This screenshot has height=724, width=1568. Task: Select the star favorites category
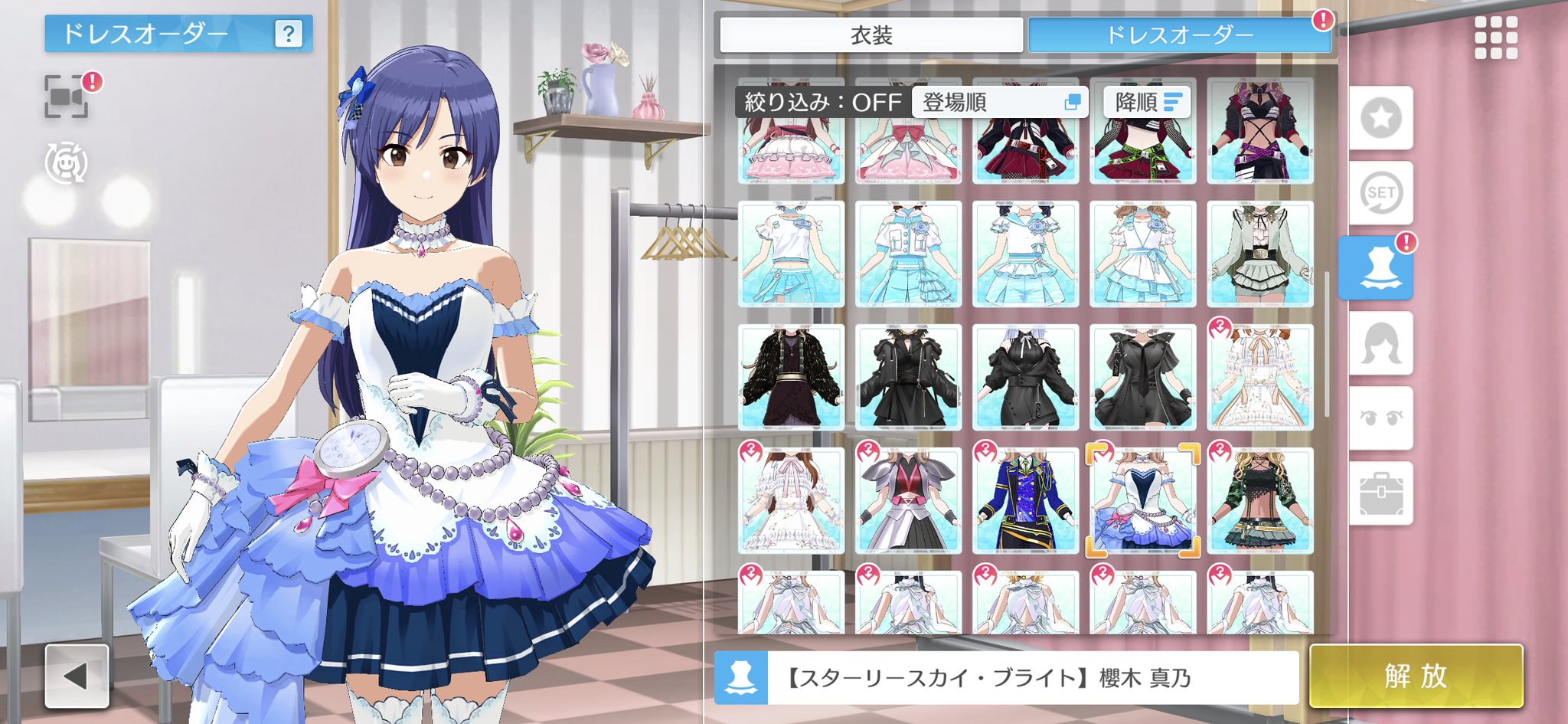click(1381, 118)
